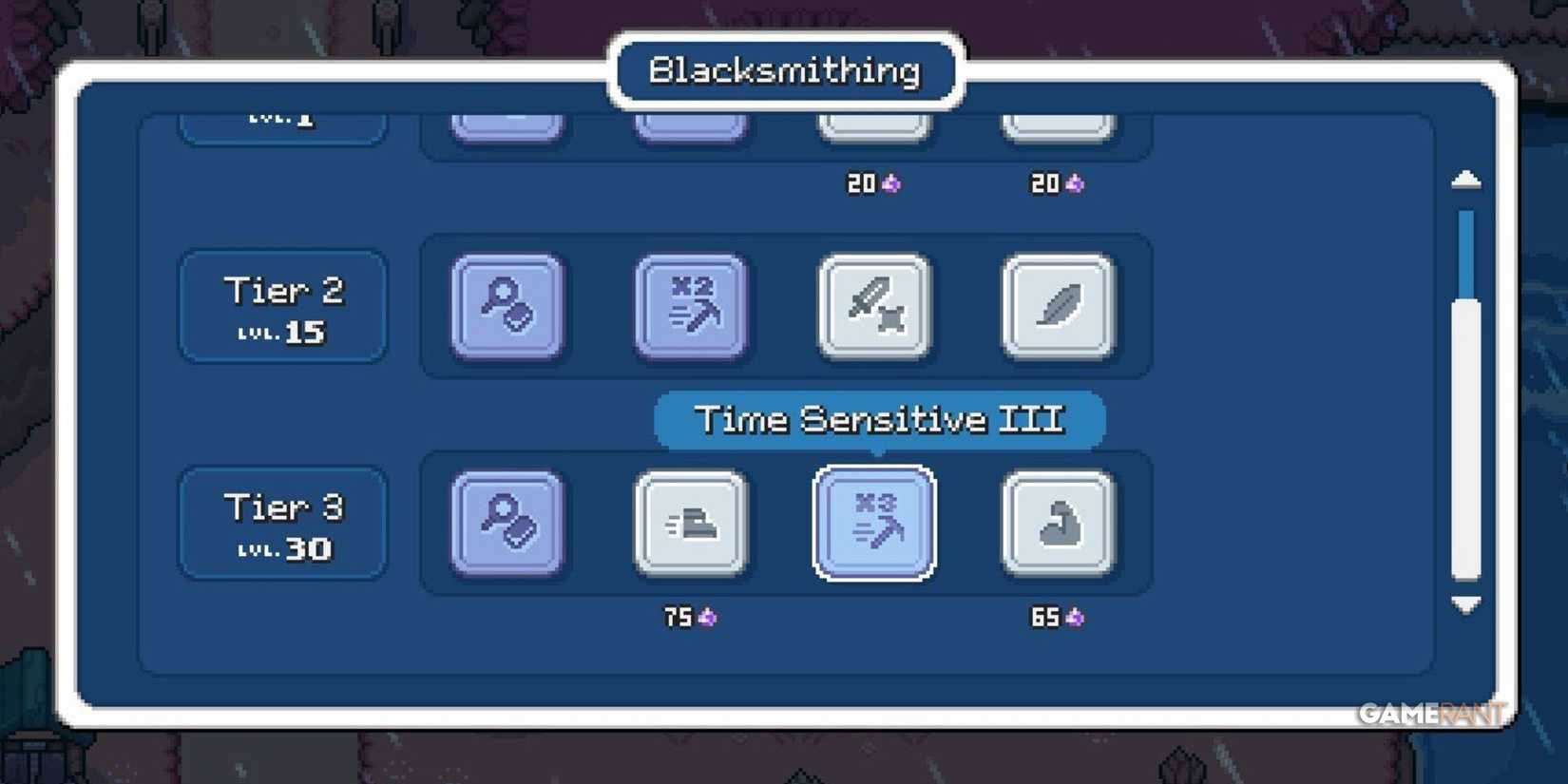
Task: Click the Time Sensitive III tooltip bubble
Action: 878,418
